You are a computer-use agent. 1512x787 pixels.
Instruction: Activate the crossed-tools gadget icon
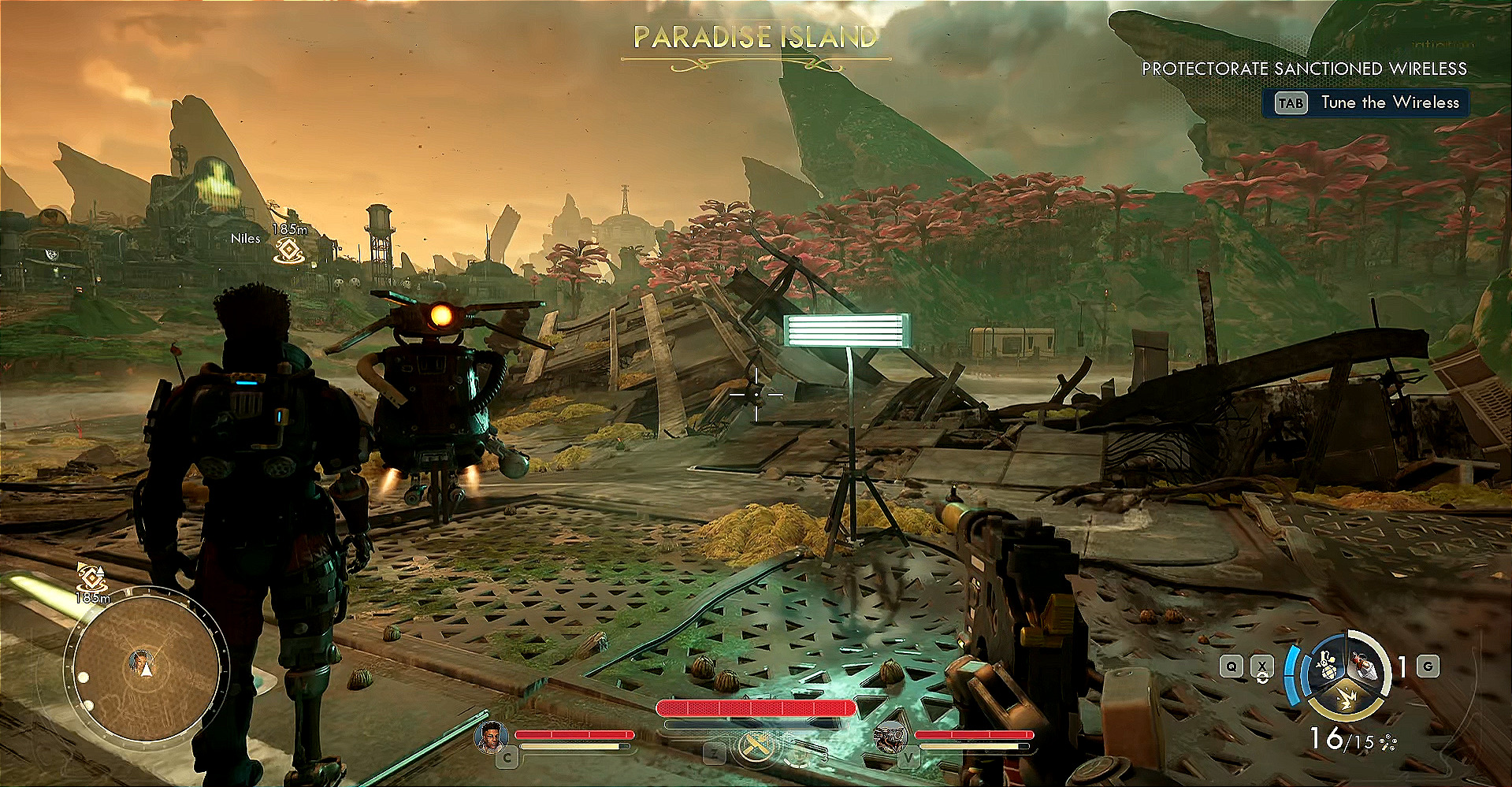[x=755, y=745]
